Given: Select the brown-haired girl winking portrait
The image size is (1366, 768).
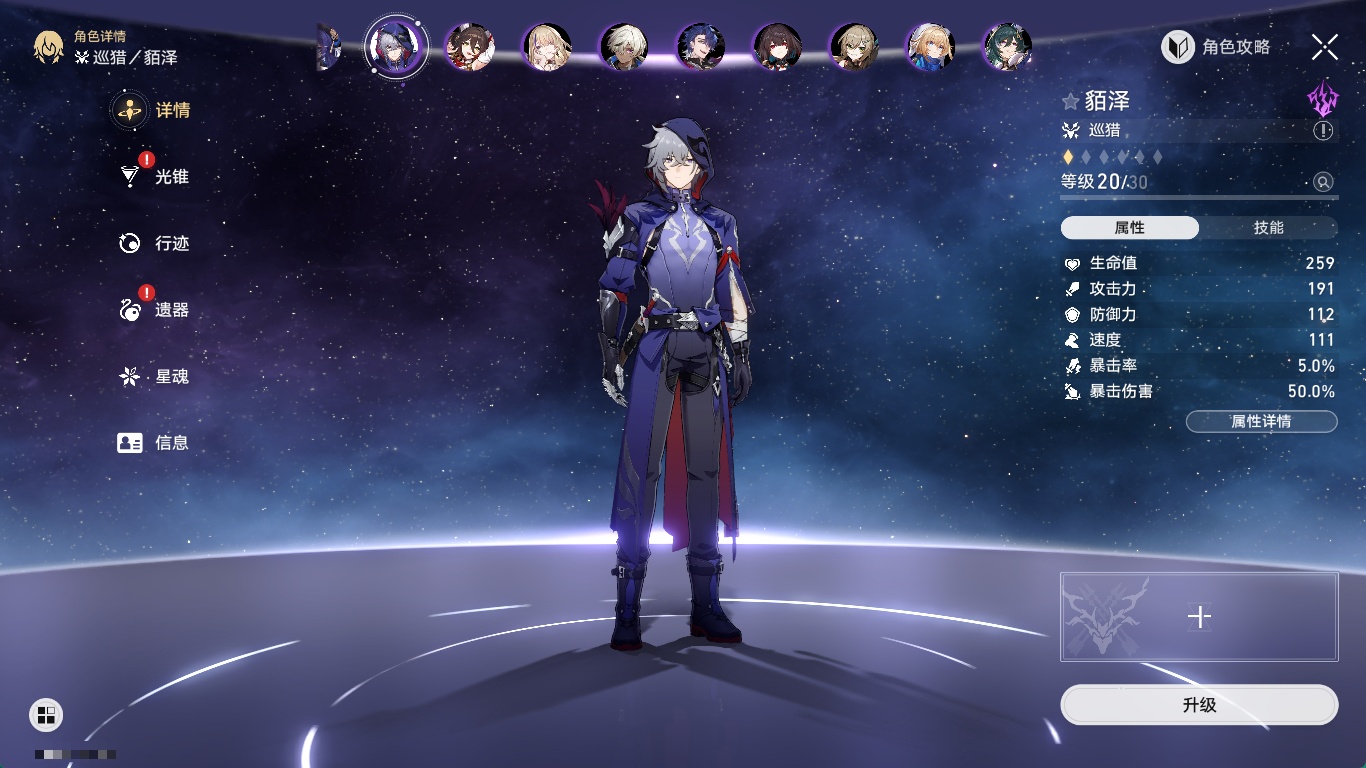Looking at the screenshot, I should coord(469,47).
